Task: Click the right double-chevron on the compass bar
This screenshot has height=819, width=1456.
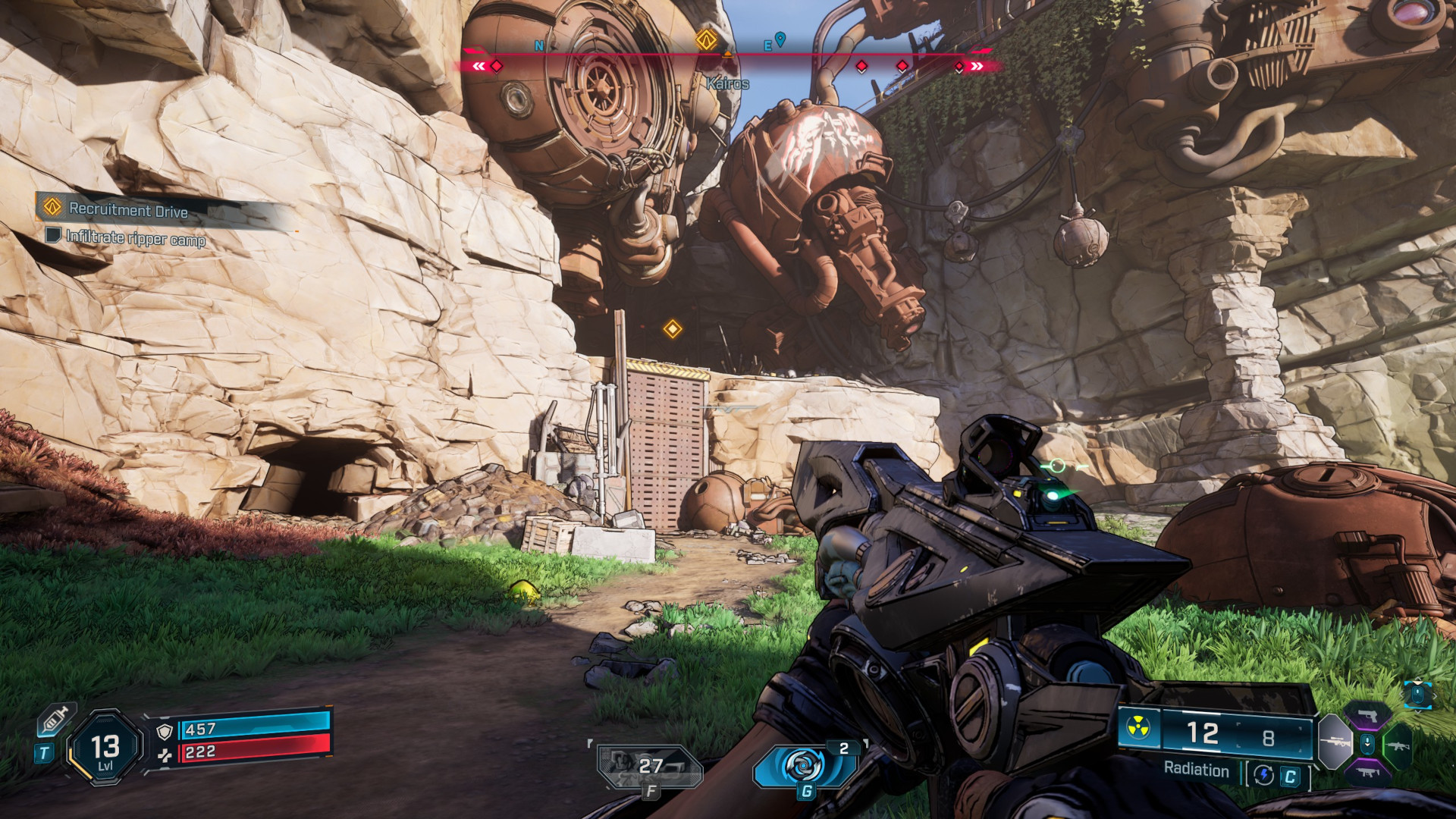Action: tap(976, 65)
